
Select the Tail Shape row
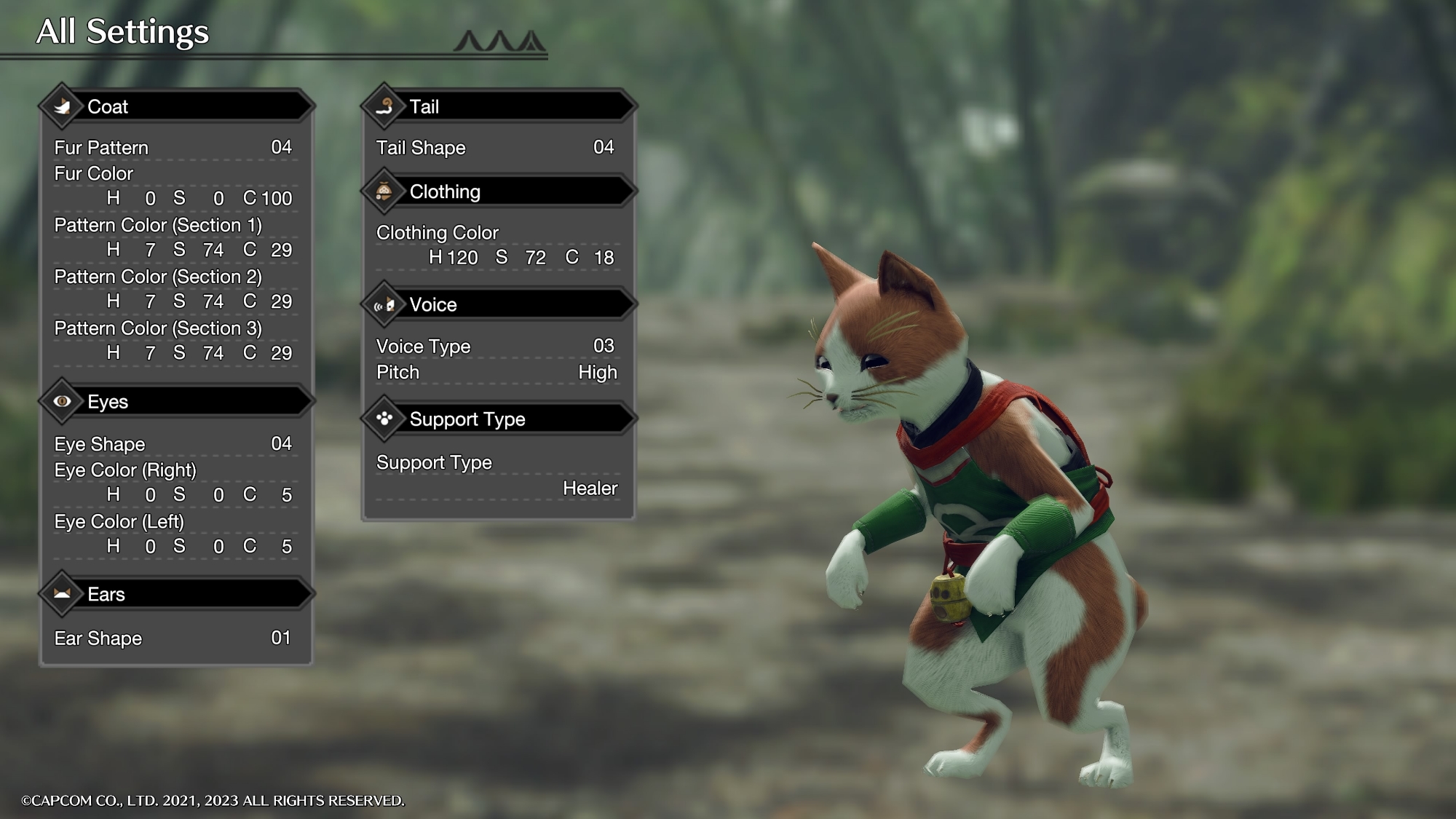tap(496, 148)
